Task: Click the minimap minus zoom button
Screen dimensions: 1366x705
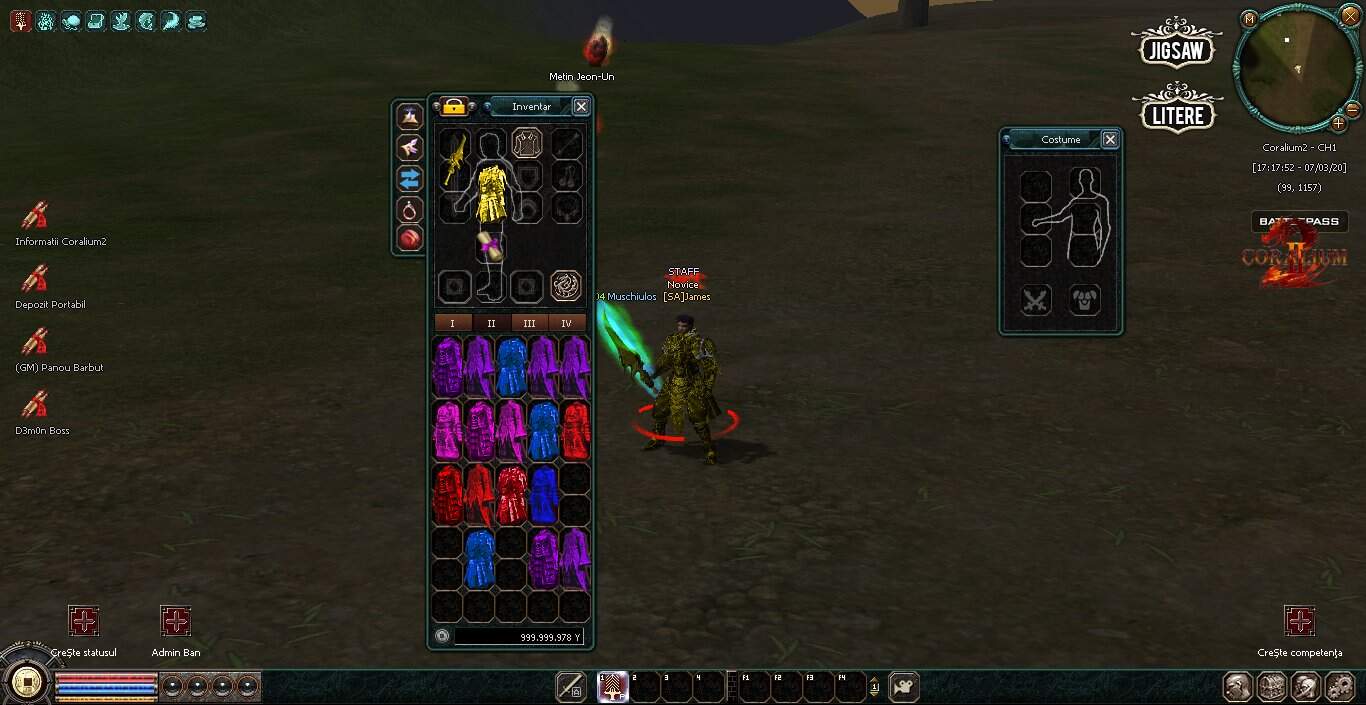Action: click(x=1353, y=109)
